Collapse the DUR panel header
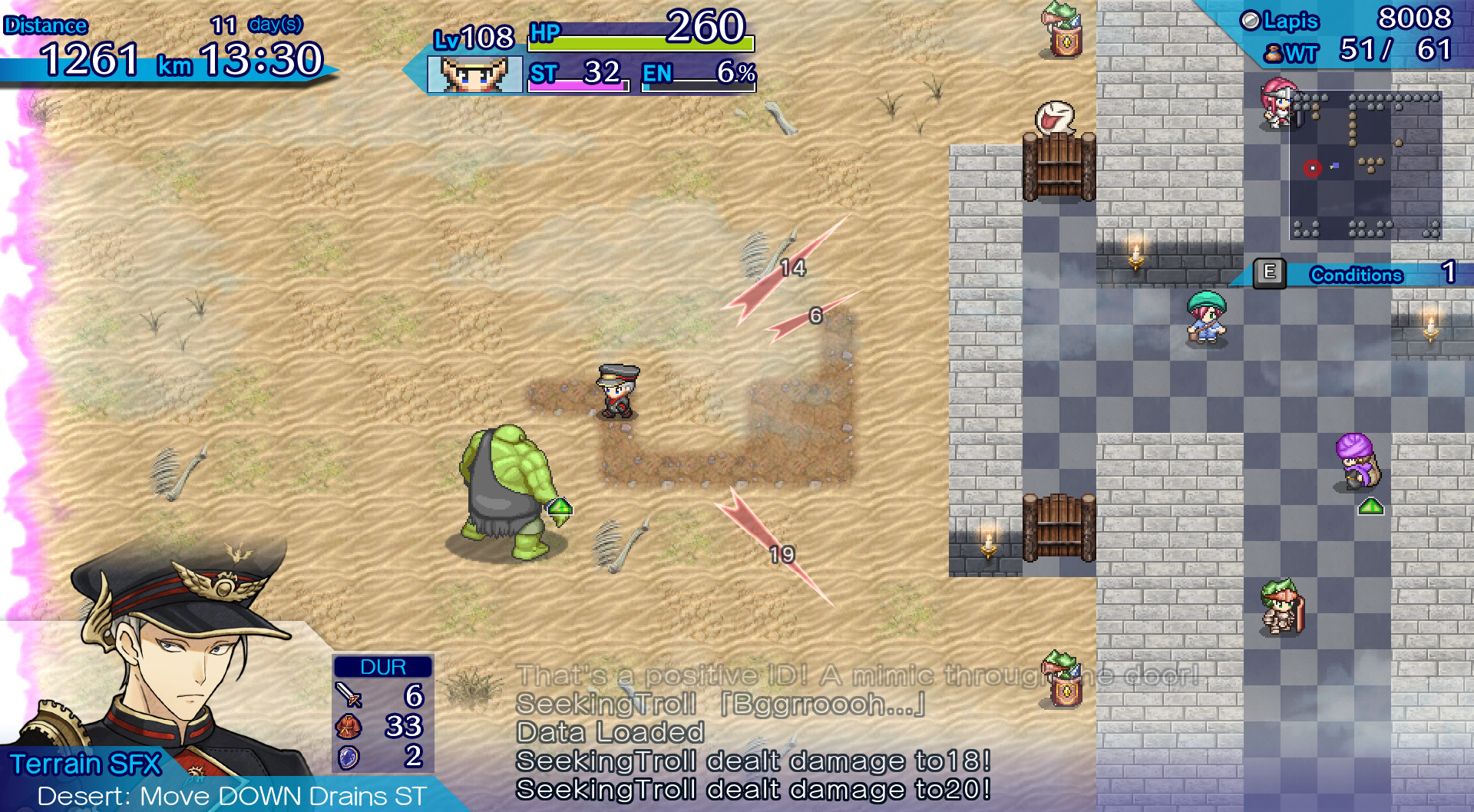1474x812 pixels. click(x=382, y=666)
